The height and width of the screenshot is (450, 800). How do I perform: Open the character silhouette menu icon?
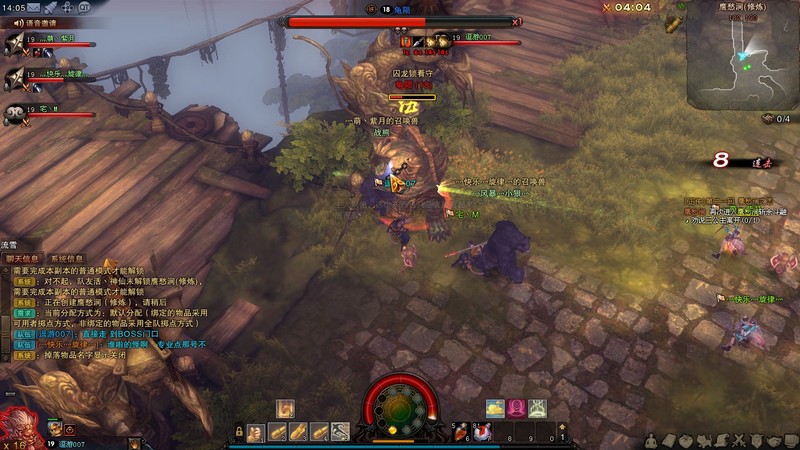(x=653, y=440)
